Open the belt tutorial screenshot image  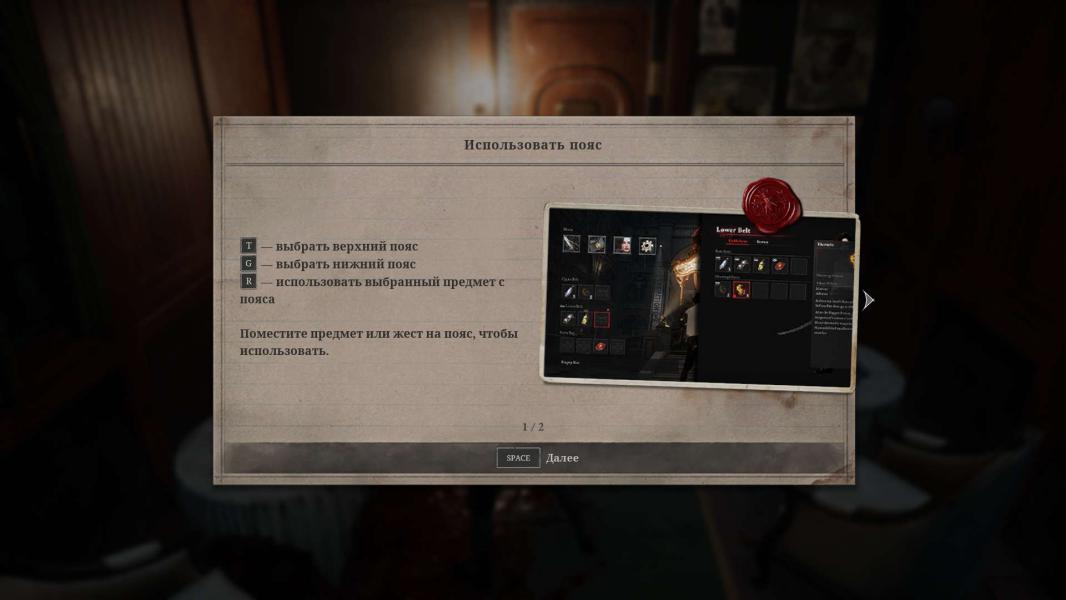pyautogui.click(x=699, y=298)
